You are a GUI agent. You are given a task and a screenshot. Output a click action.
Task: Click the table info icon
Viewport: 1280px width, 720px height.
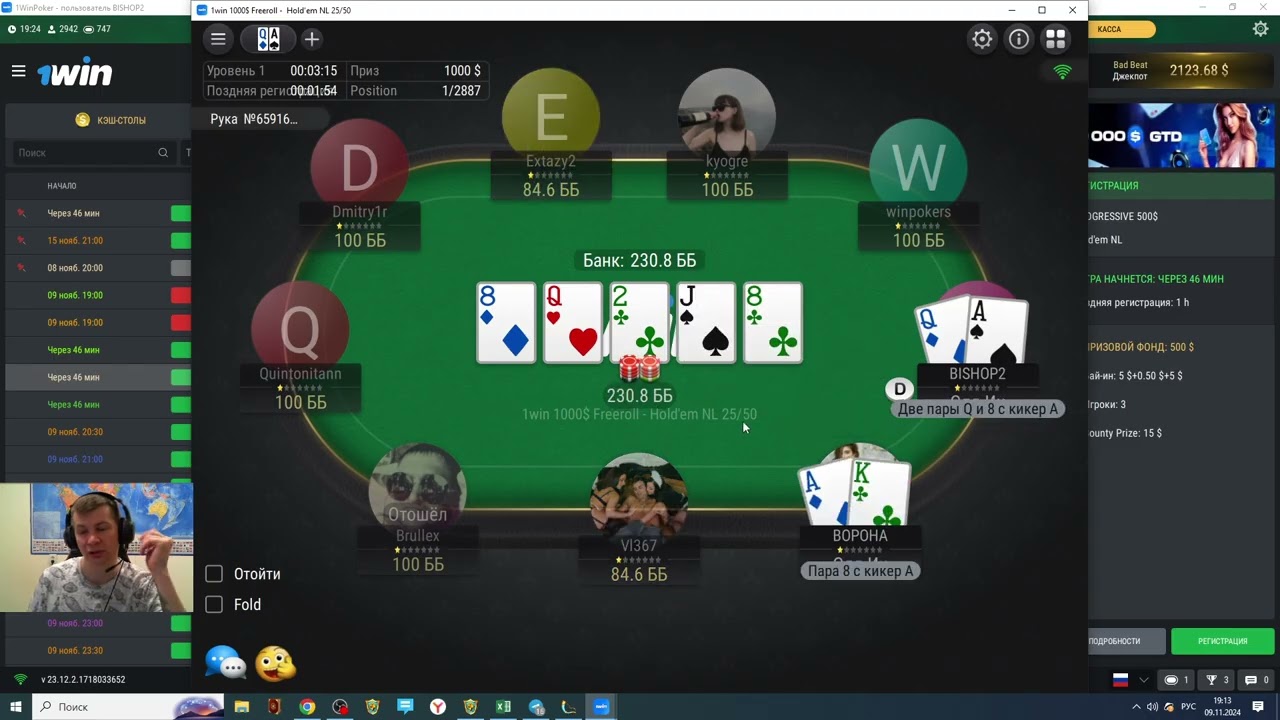click(x=1018, y=38)
